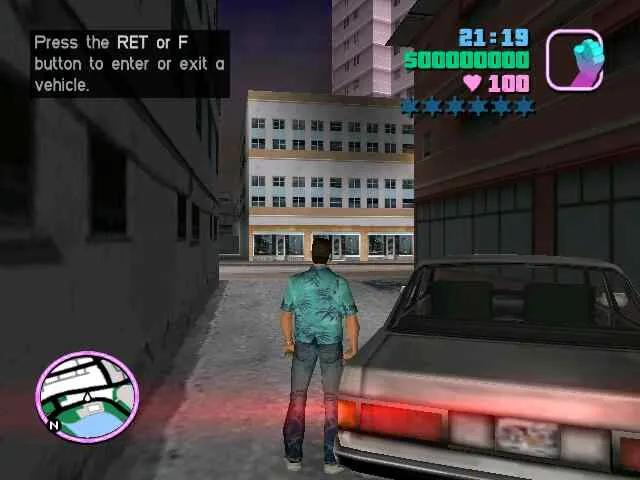Click the circular radar minimap
The image size is (640, 480).
tap(87, 396)
